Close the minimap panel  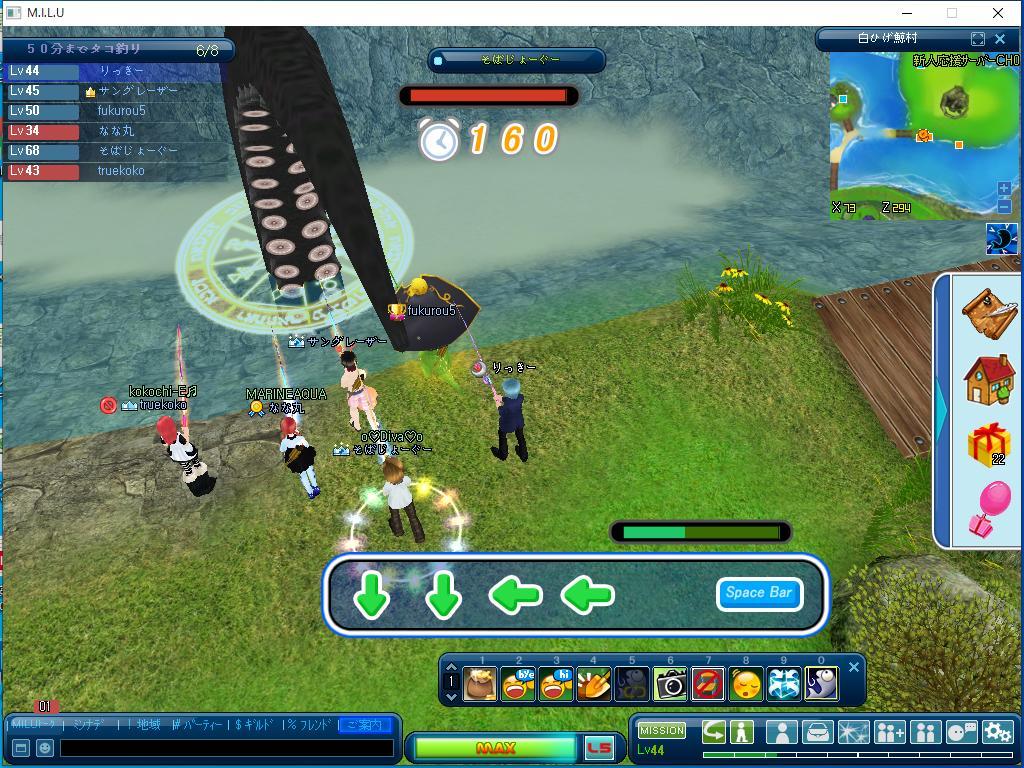coord(1000,39)
